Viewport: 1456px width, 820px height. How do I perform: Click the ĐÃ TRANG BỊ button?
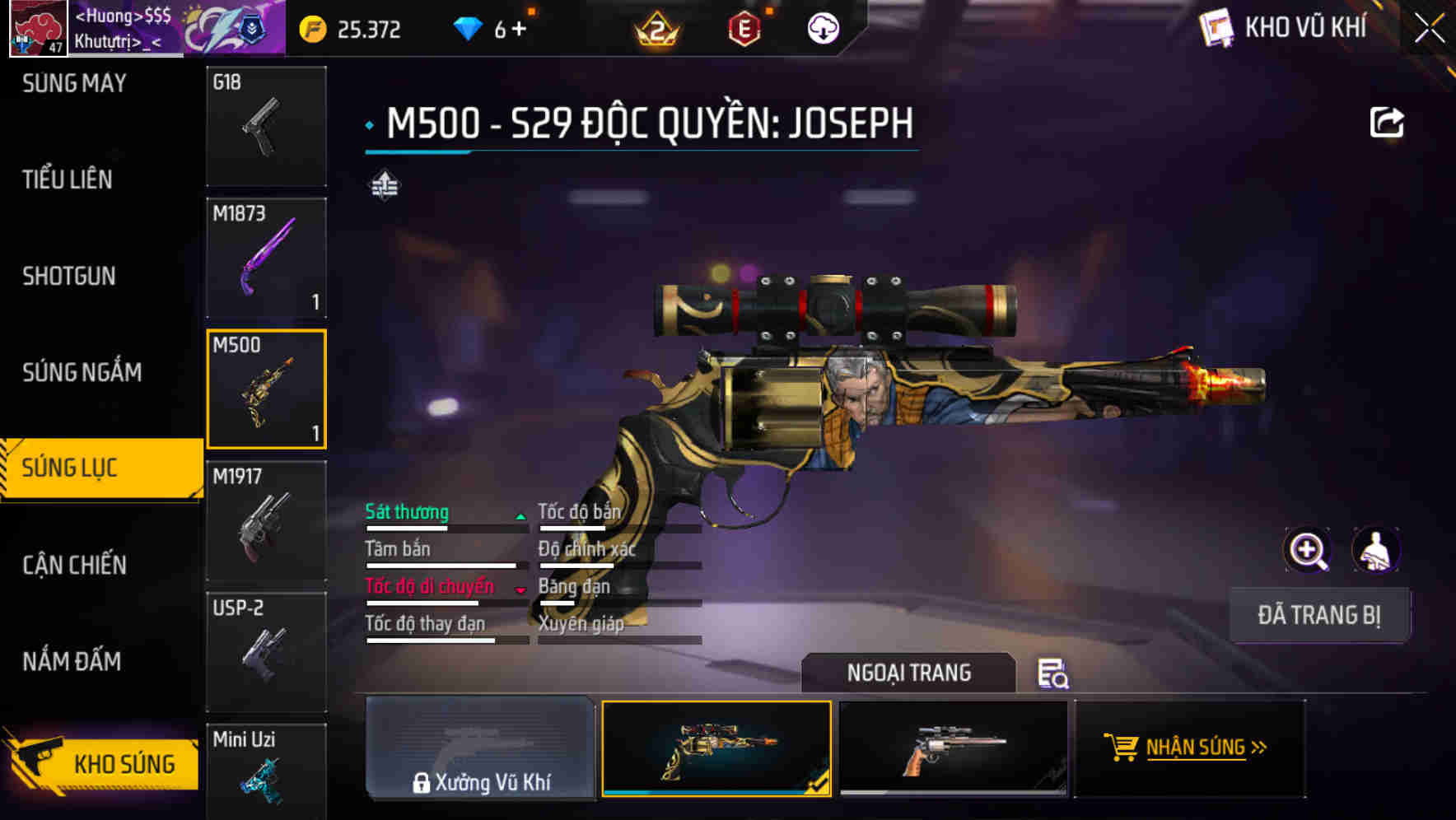pos(1319,615)
